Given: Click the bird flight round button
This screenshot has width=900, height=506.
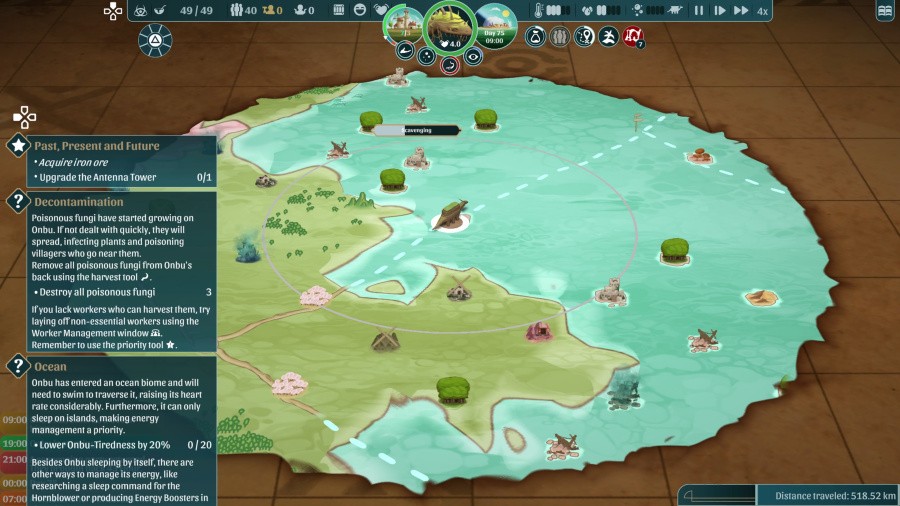Looking at the screenshot, I should click(x=607, y=37).
